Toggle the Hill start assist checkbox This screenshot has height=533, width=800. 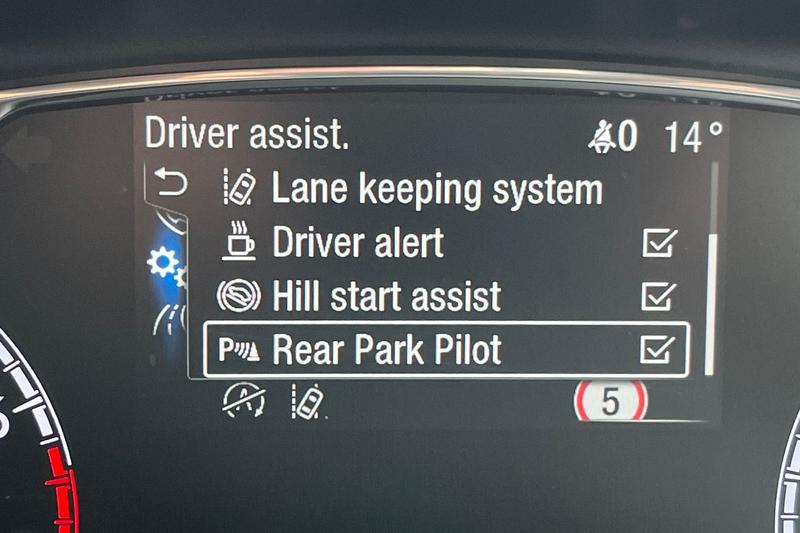coord(659,297)
